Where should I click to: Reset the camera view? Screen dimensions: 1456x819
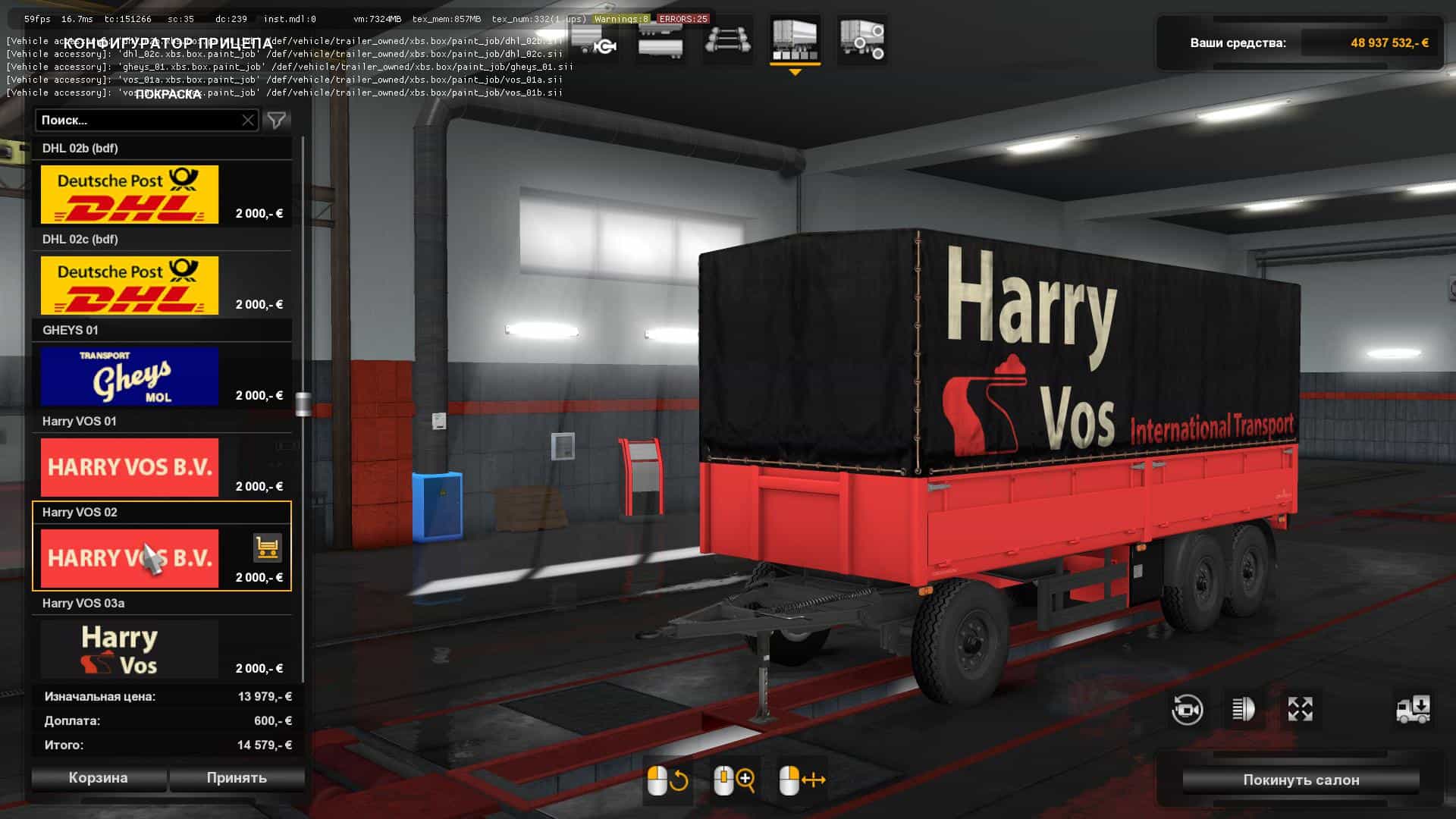(x=1187, y=710)
